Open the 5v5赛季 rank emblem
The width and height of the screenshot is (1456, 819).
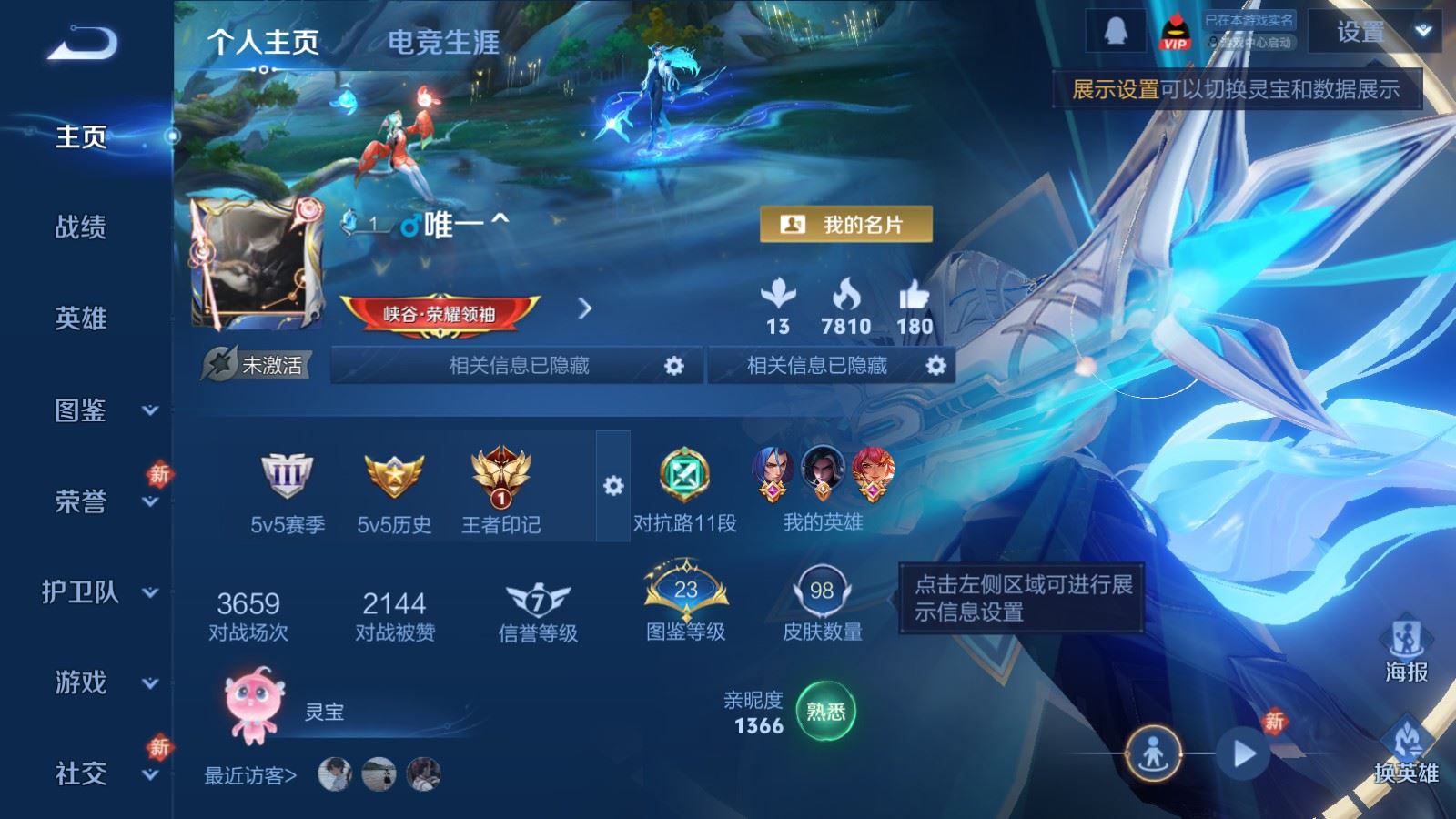click(286, 476)
